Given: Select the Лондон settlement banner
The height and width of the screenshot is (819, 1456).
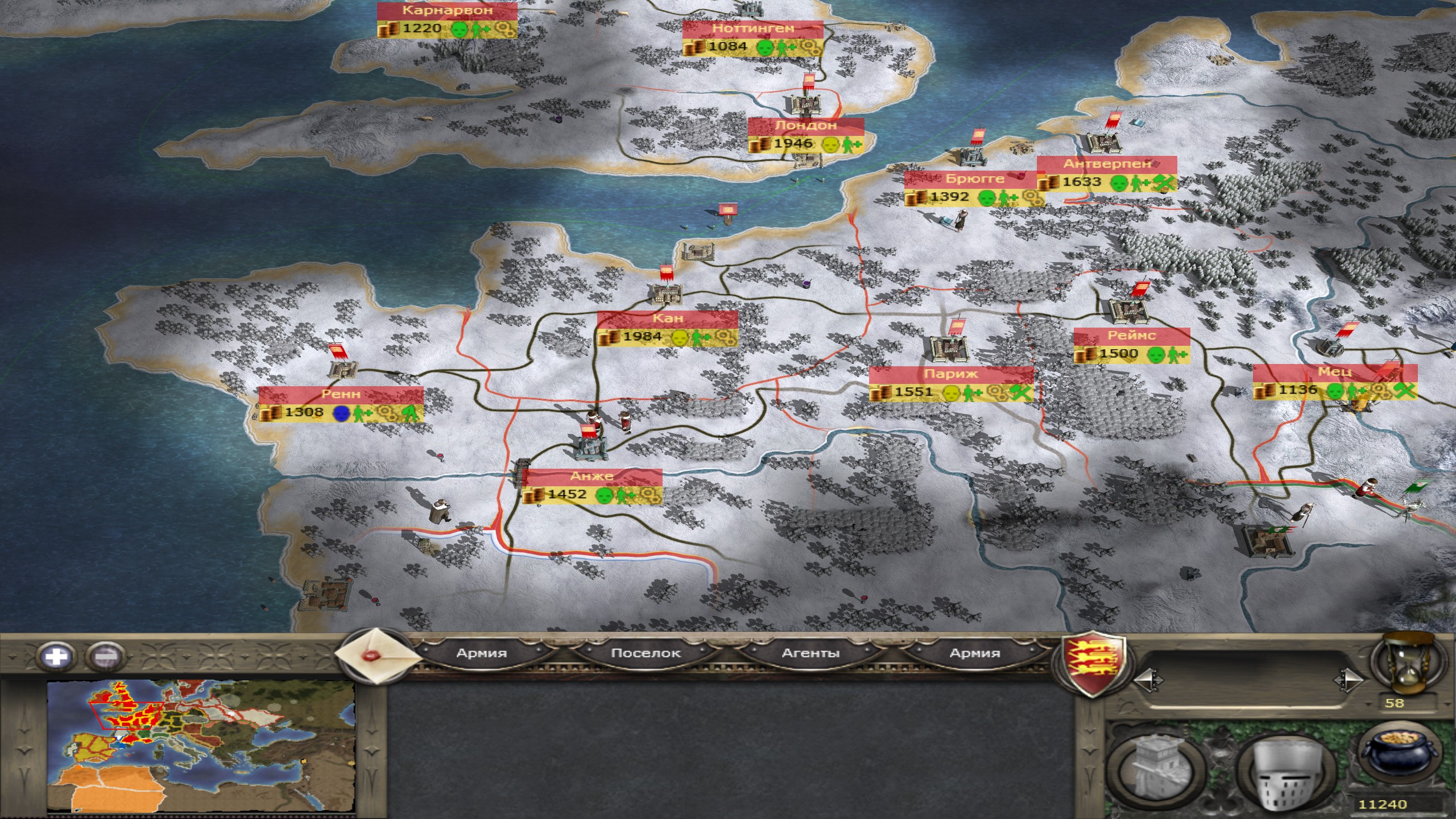Looking at the screenshot, I should point(806,126).
